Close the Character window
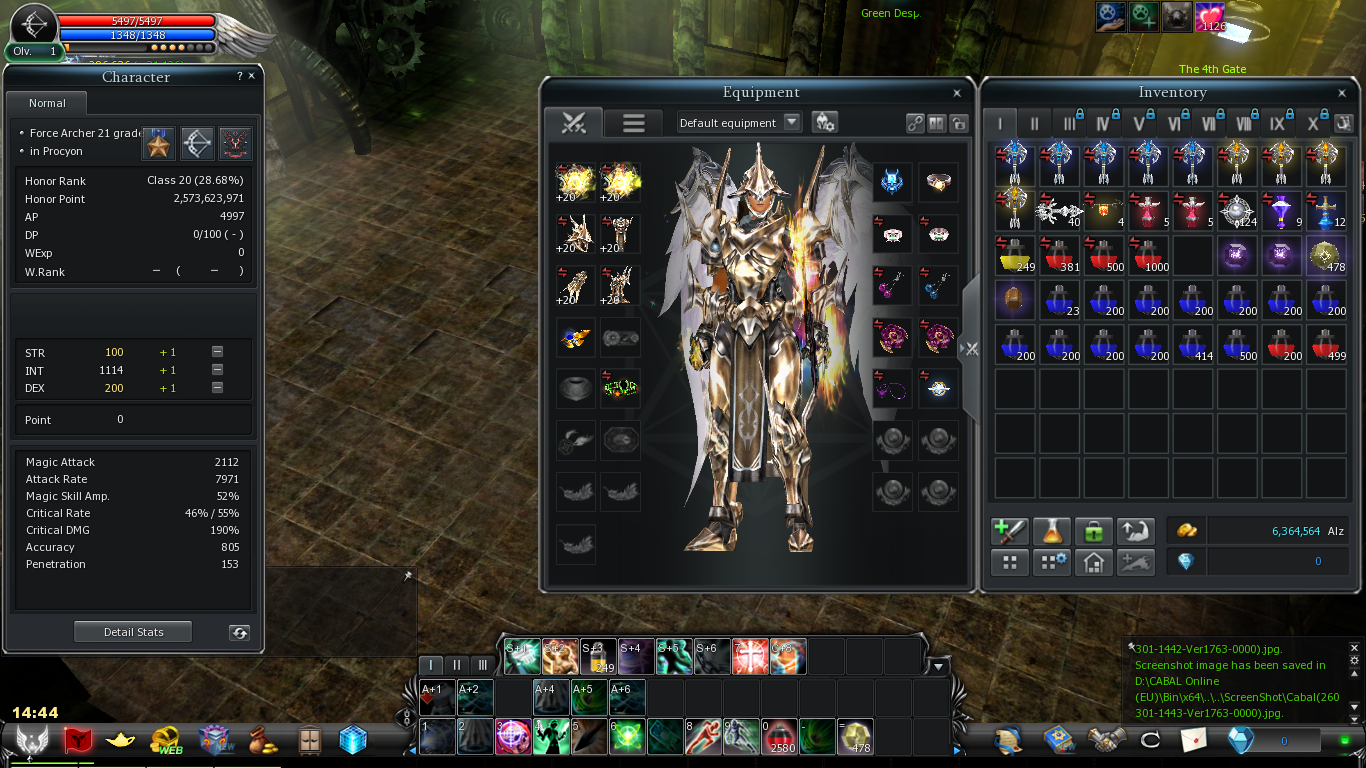Screen dimensions: 1366x768 click(251, 76)
